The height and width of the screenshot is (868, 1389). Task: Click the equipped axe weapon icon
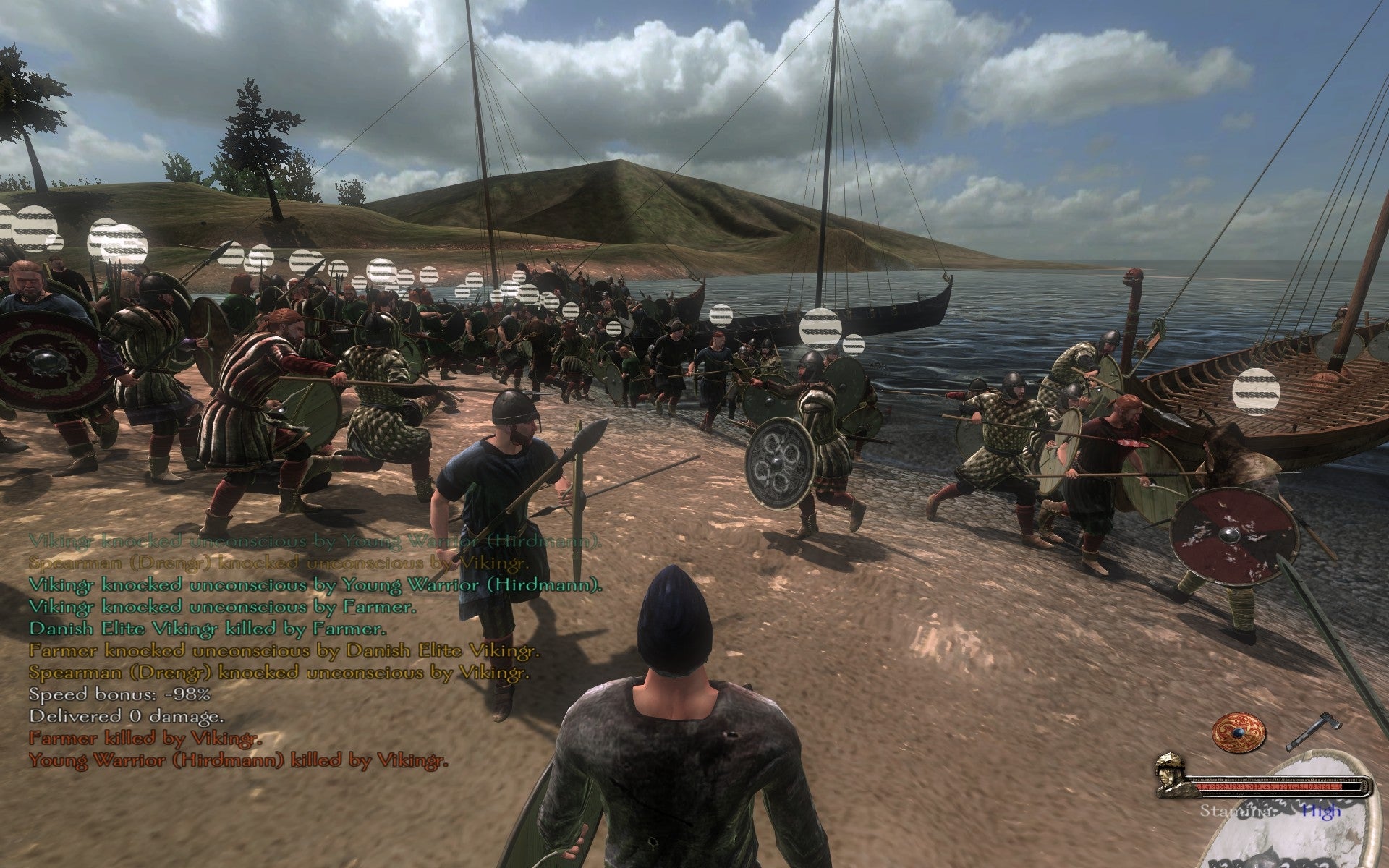point(1314,731)
